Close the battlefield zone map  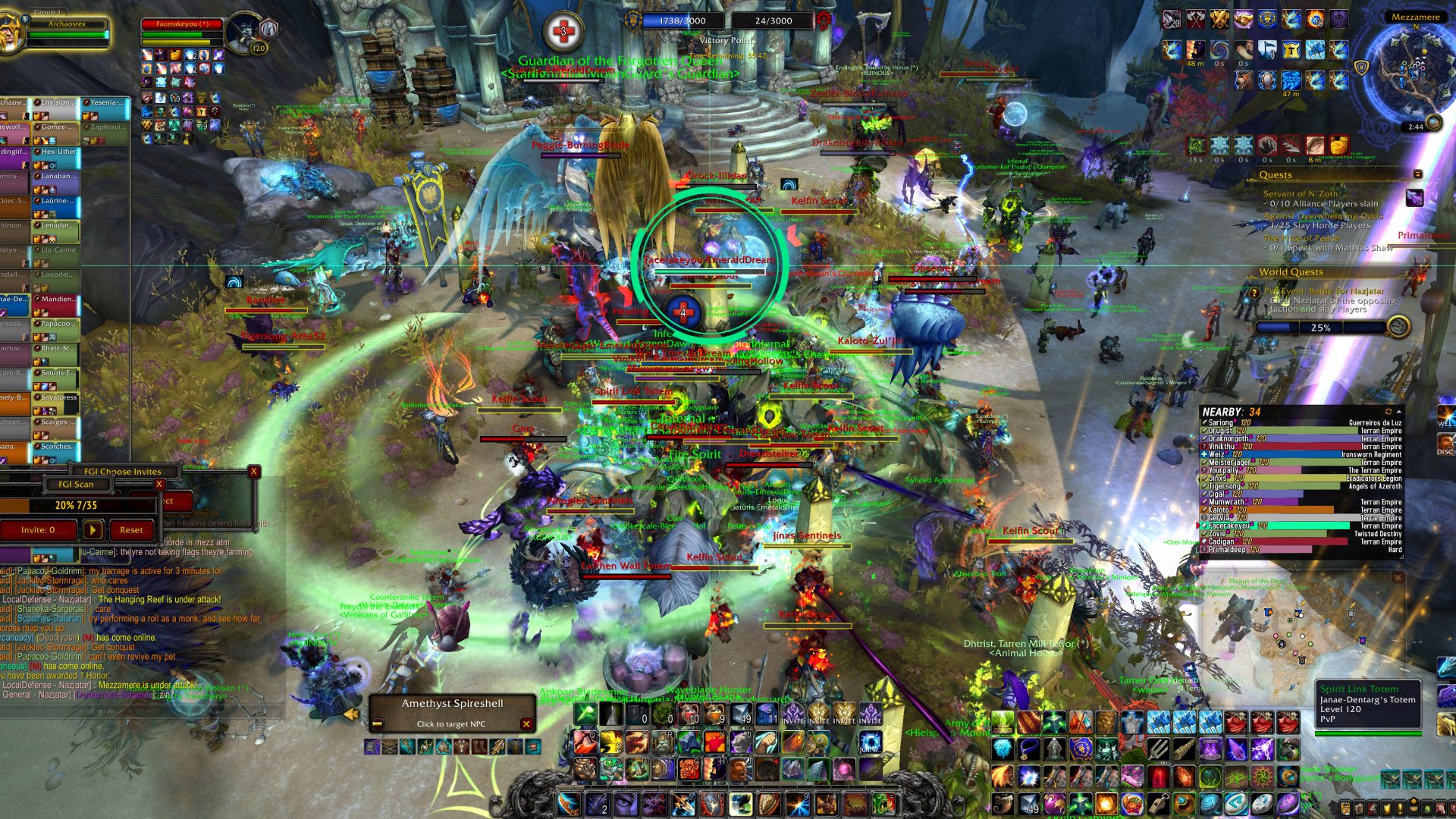point(1398,578)
